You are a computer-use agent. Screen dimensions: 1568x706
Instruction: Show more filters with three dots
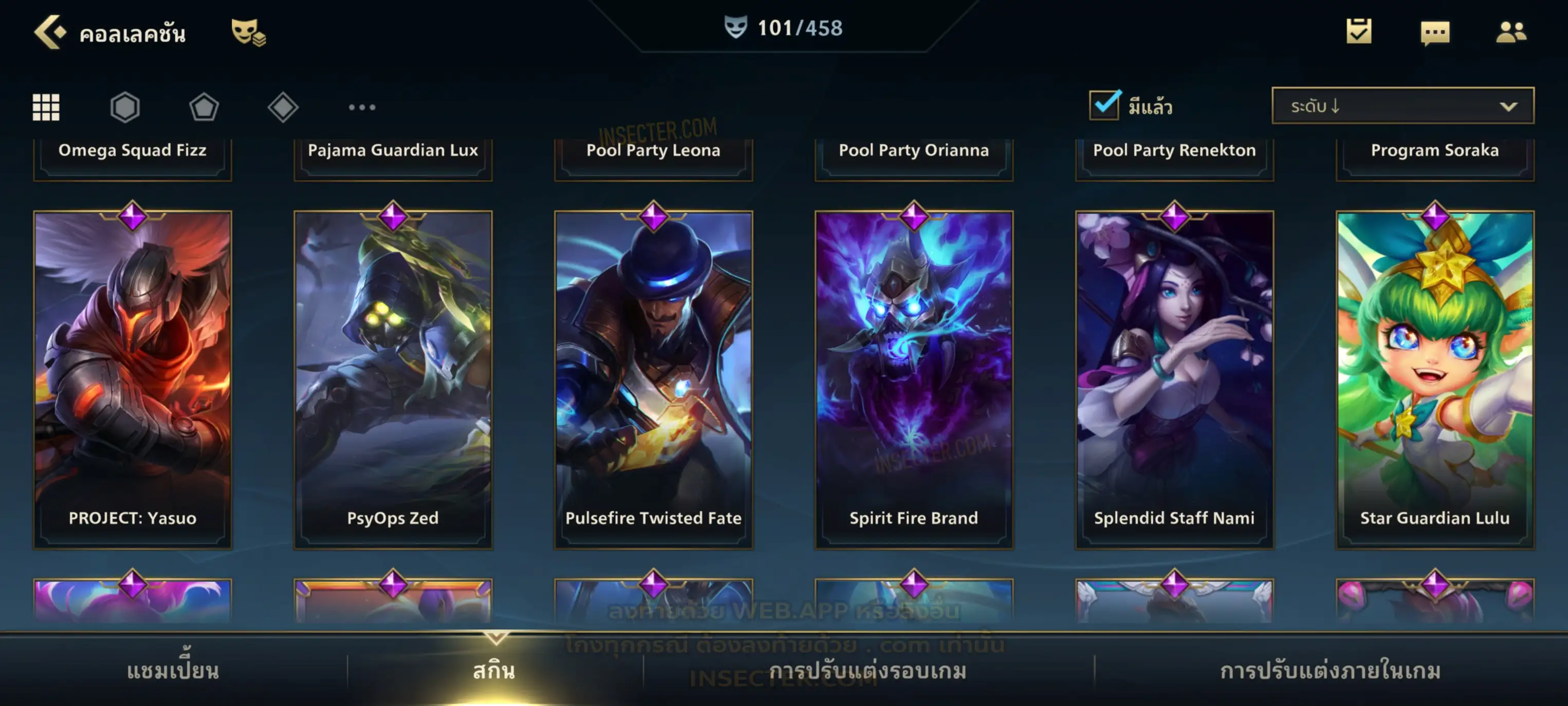362,107
